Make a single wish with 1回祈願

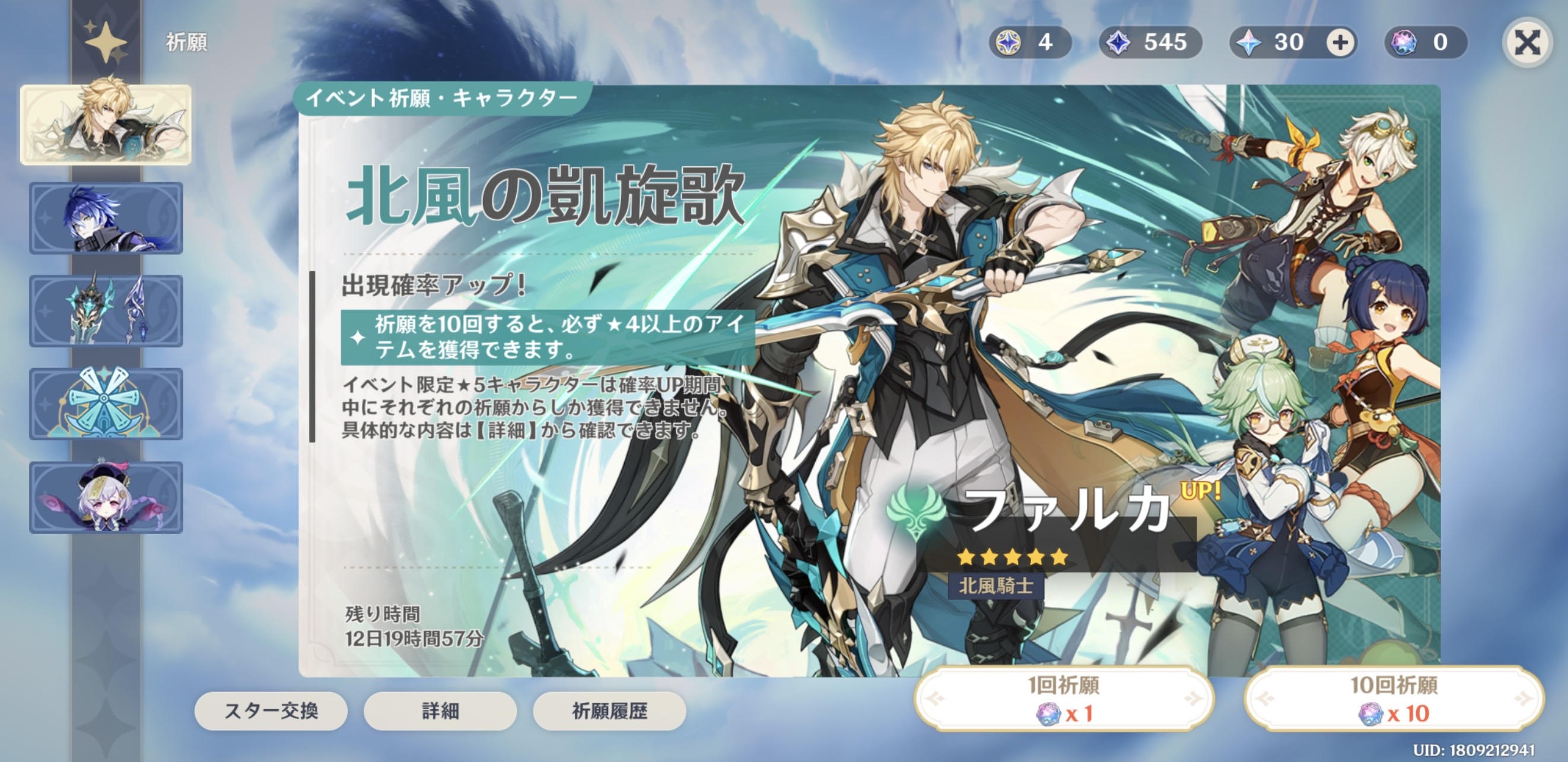point(1064,698)
